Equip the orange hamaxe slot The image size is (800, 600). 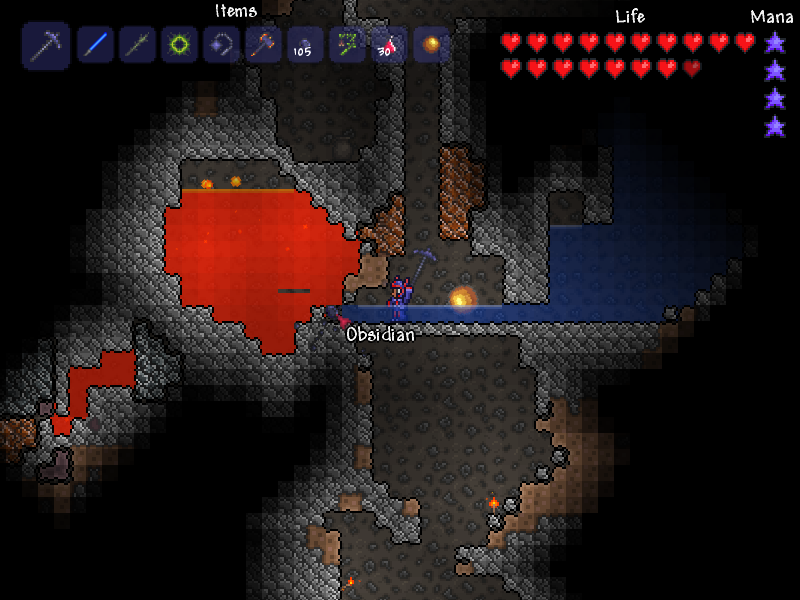[264, 45]
